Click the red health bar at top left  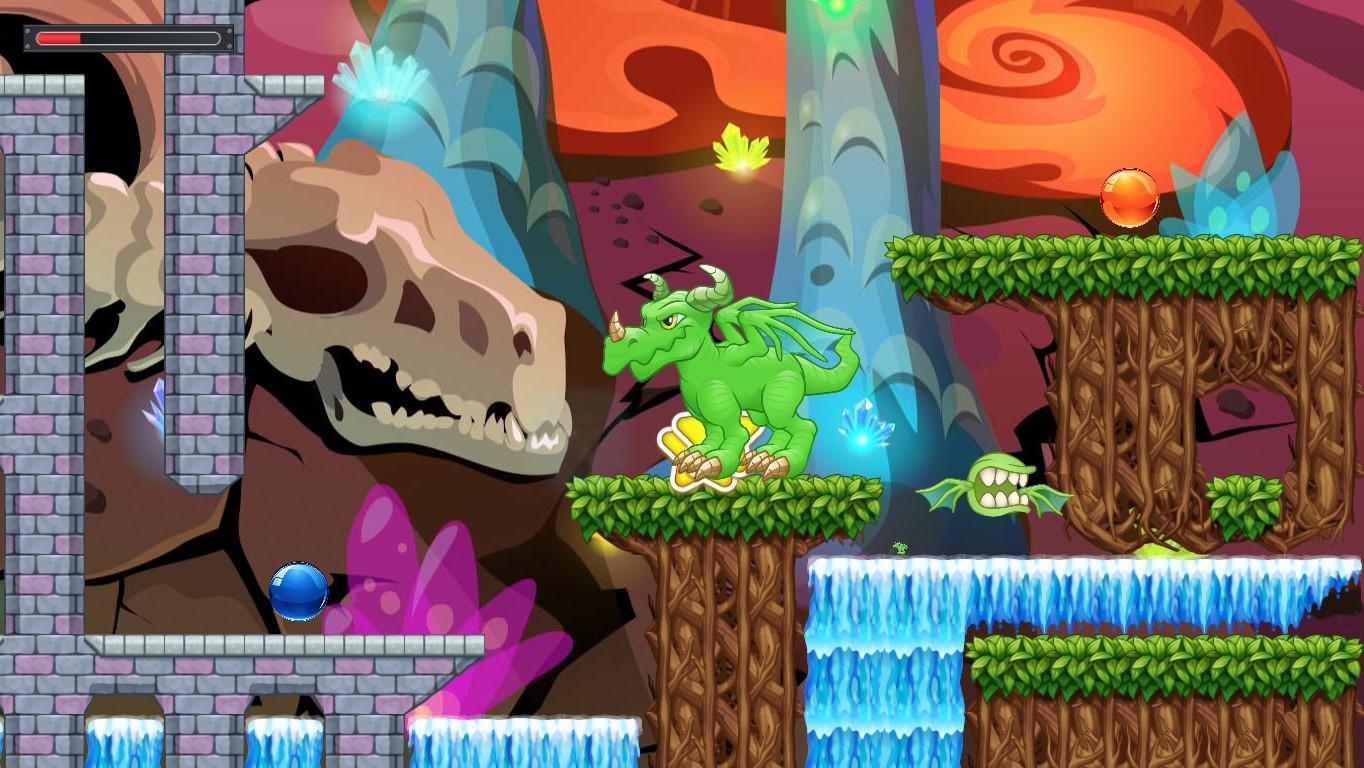pyautogui.click(x=60, y=38)
